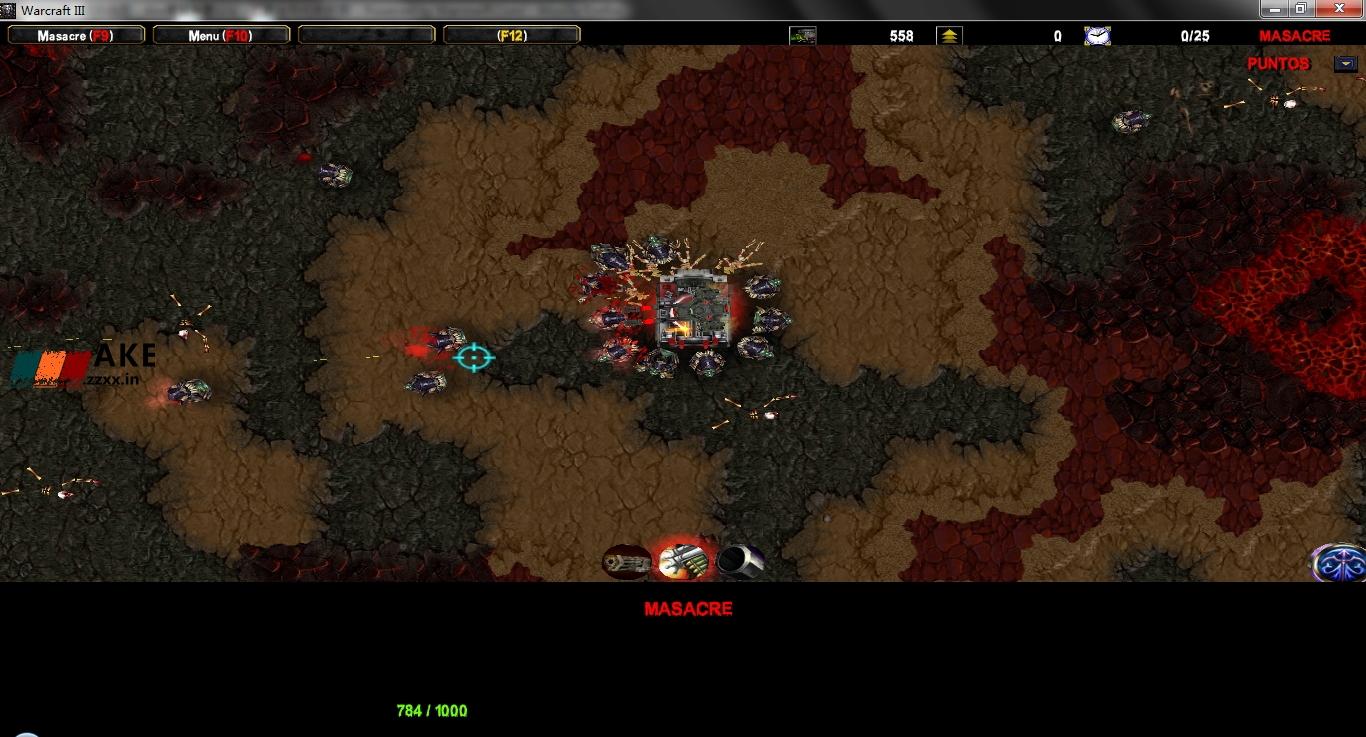The height and width of the screenshot is (737, 1366).
Task: Select the gatling gun weapon icon
Action: (626, 562)
